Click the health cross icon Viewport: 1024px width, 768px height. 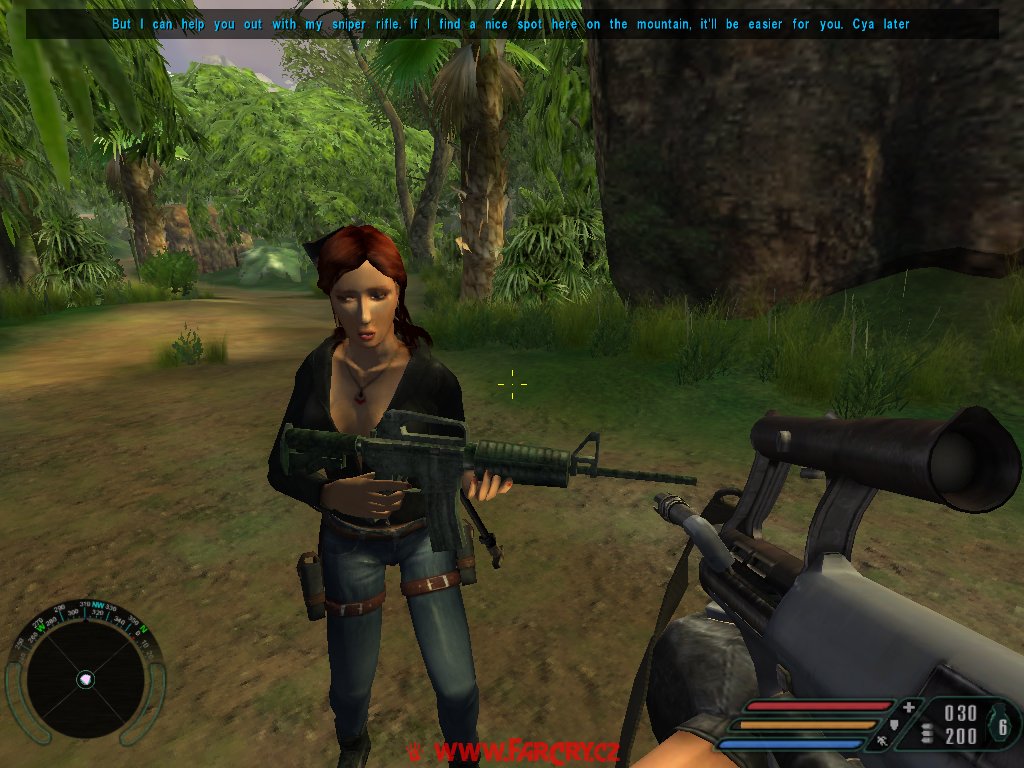908,707
